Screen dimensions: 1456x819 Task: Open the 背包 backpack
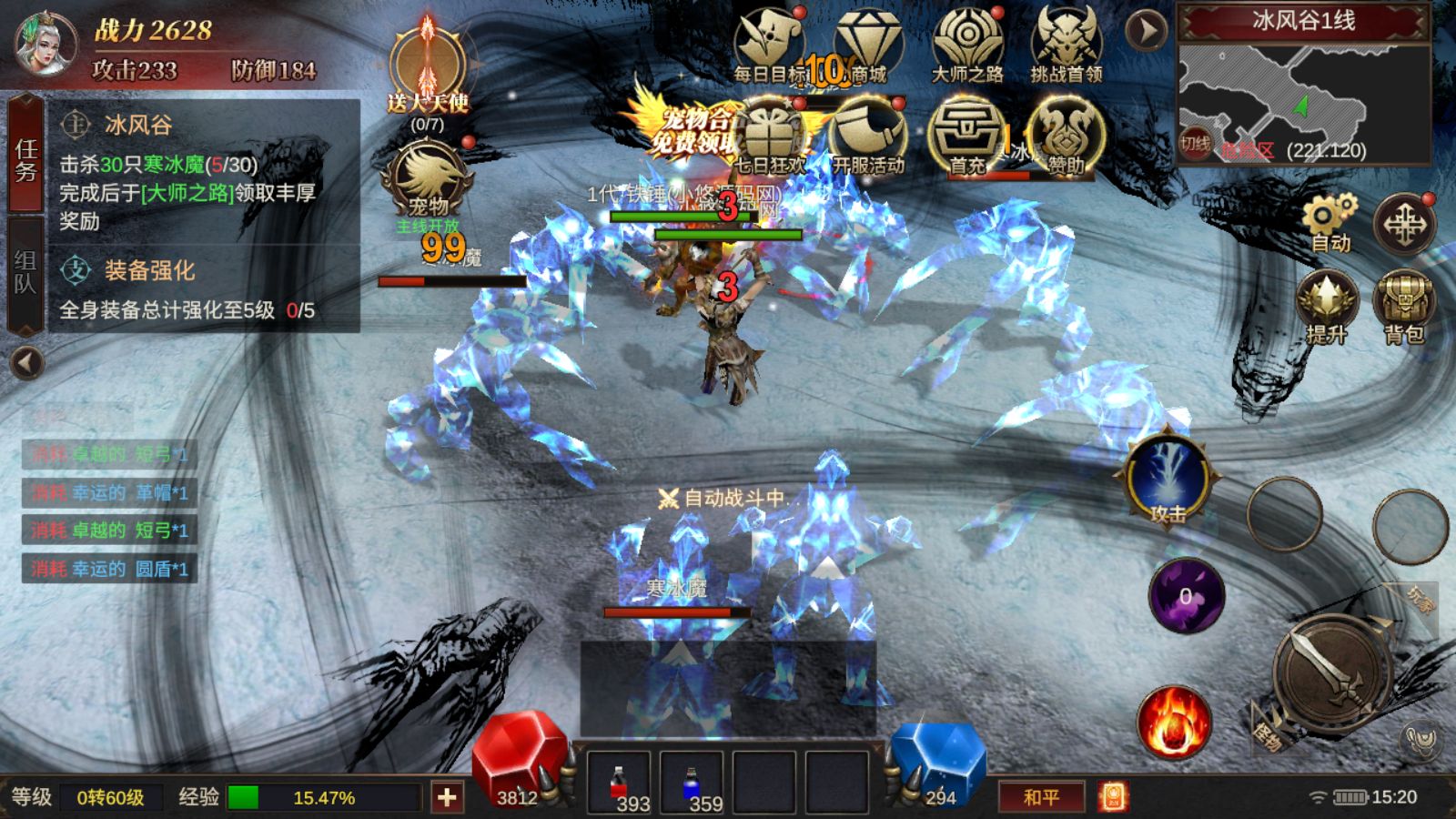(1404, 305)
